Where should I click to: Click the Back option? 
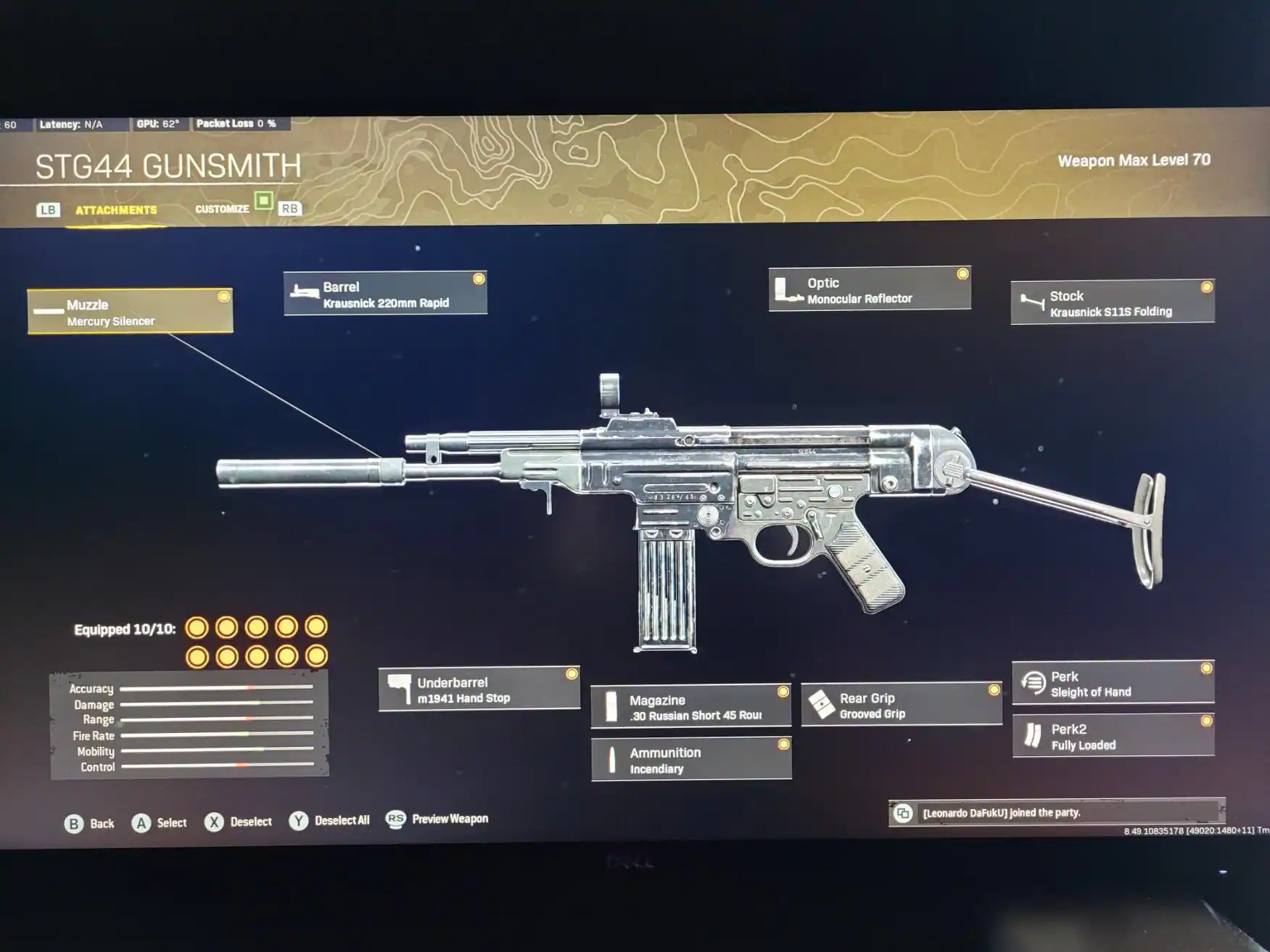(90, 824)
